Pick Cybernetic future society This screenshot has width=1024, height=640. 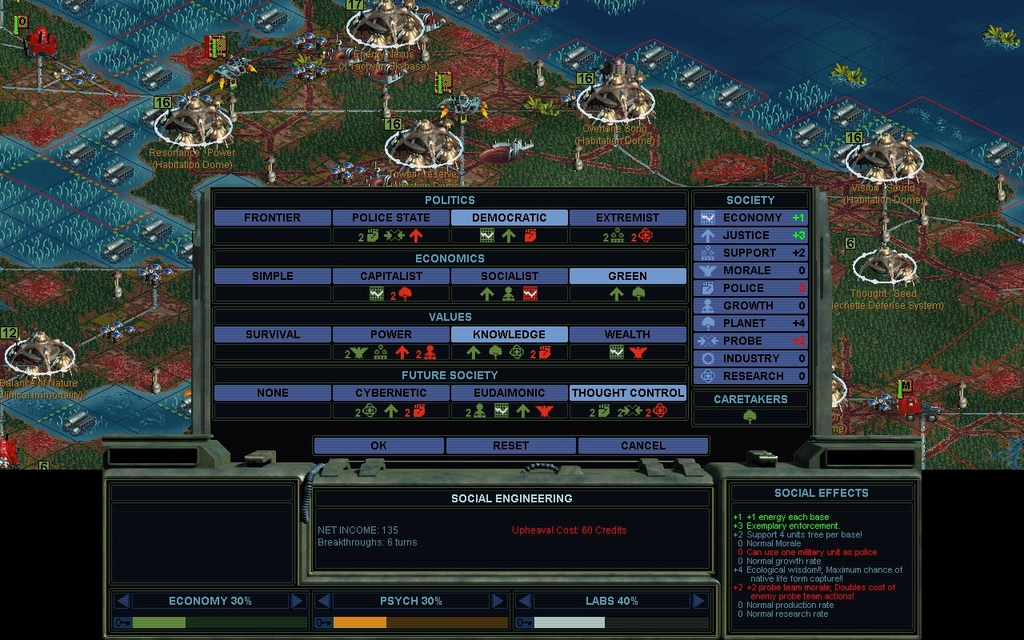click(391, 393)
